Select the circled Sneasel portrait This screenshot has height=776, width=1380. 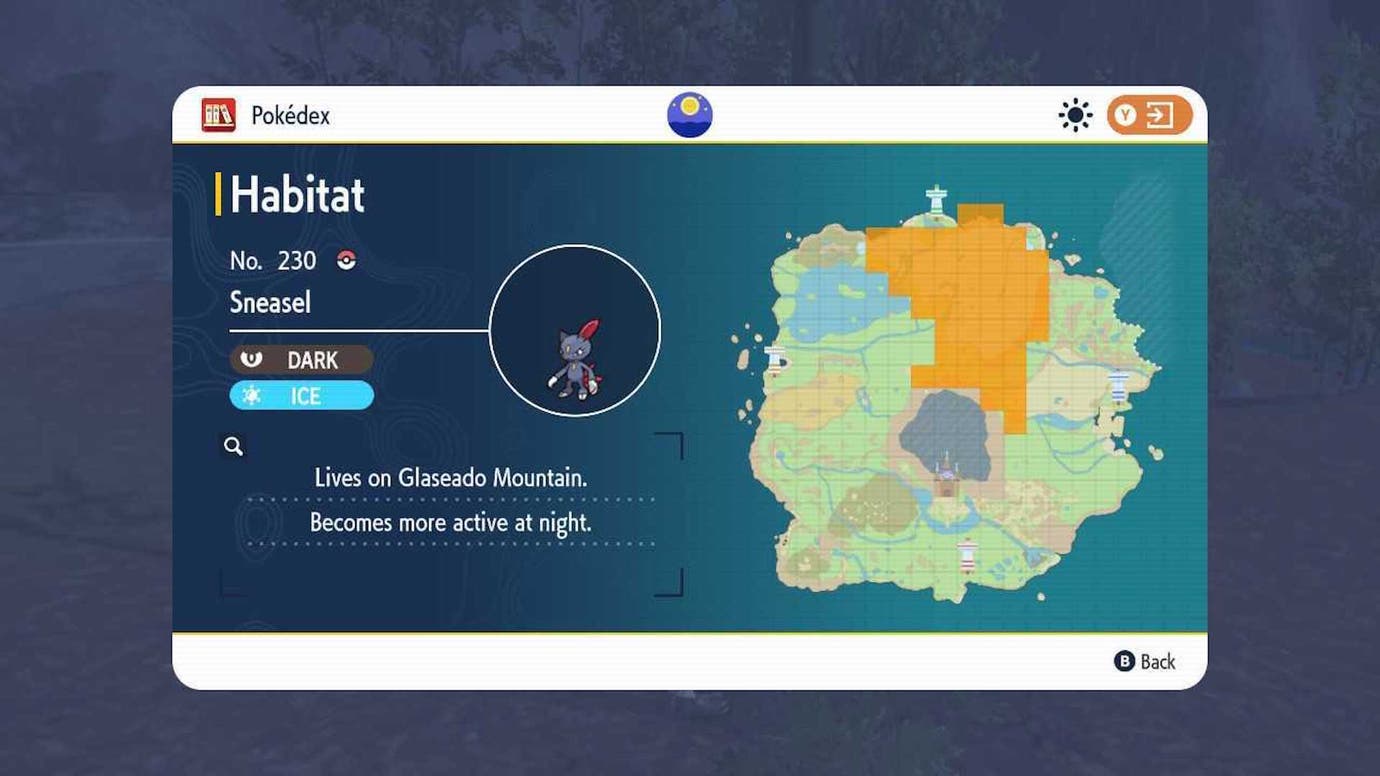pyautogui.click(x=575, y=330)
